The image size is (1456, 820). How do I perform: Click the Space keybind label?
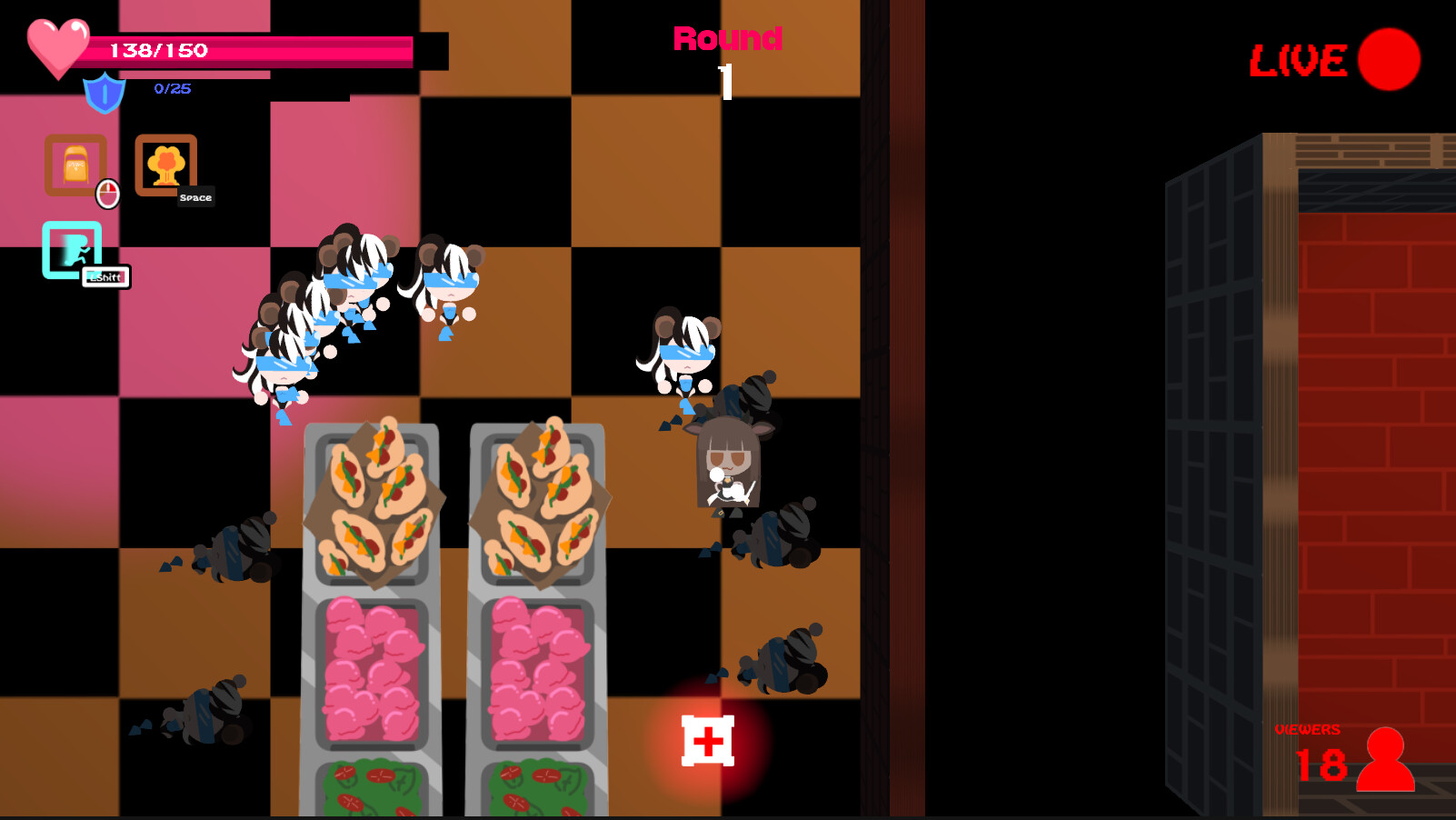coord(194,196)
